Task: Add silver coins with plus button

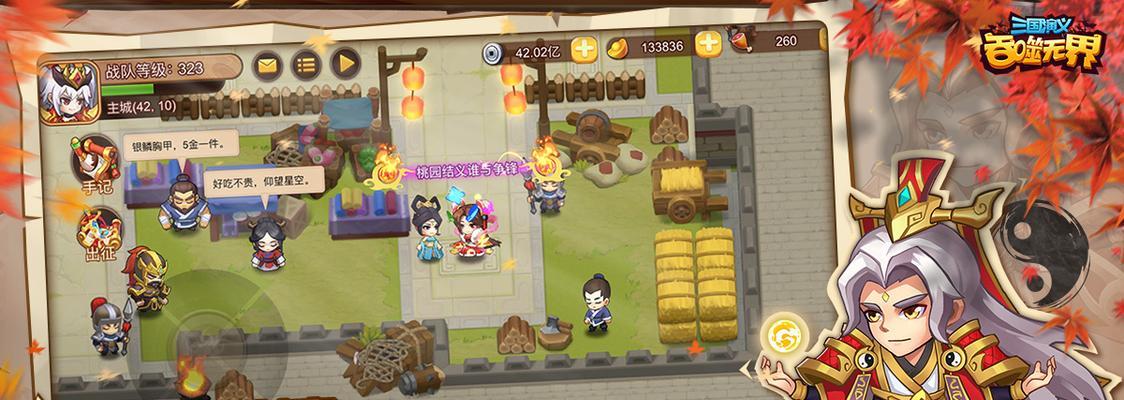Action: click(x=584, y=47)
